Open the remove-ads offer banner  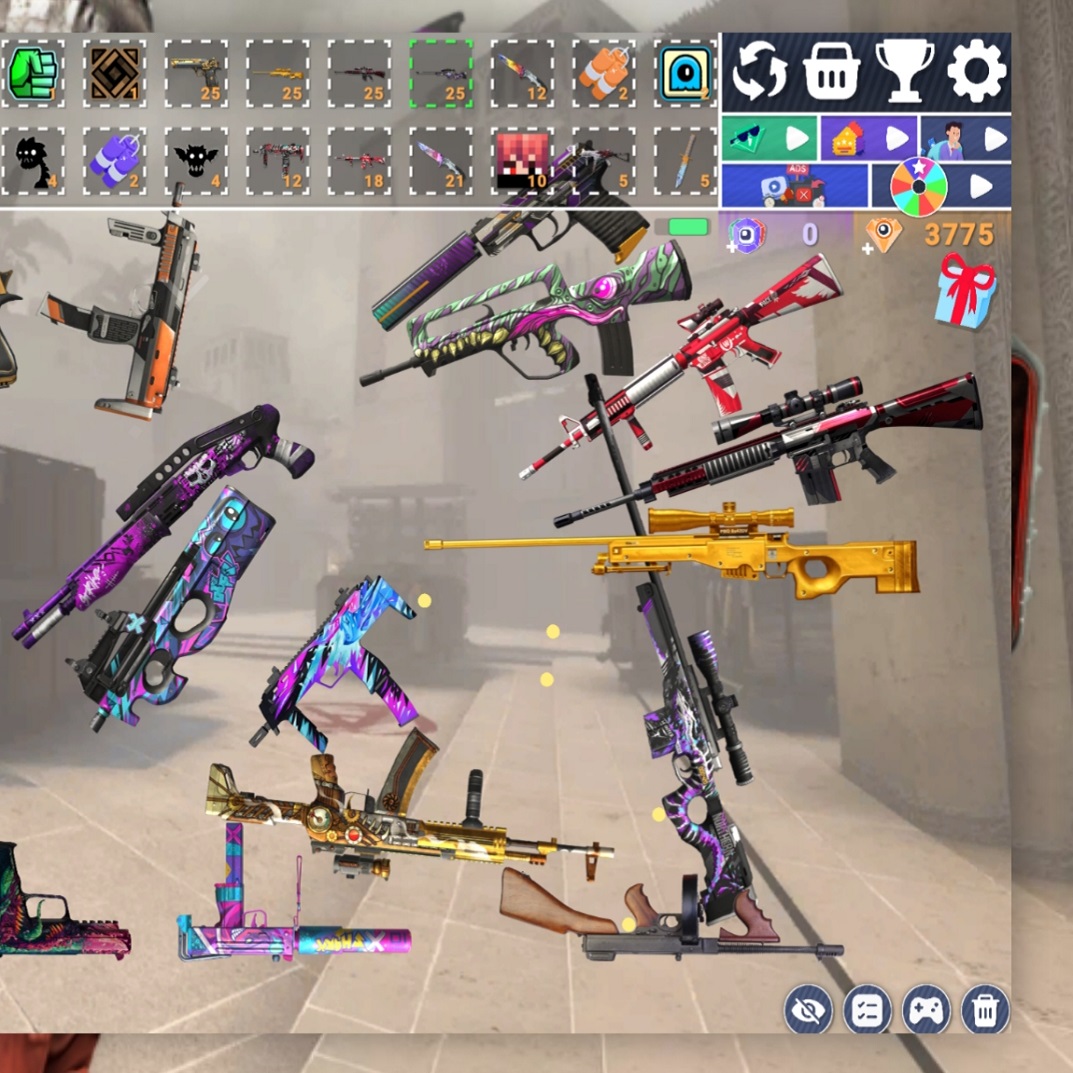click(794, 186)
